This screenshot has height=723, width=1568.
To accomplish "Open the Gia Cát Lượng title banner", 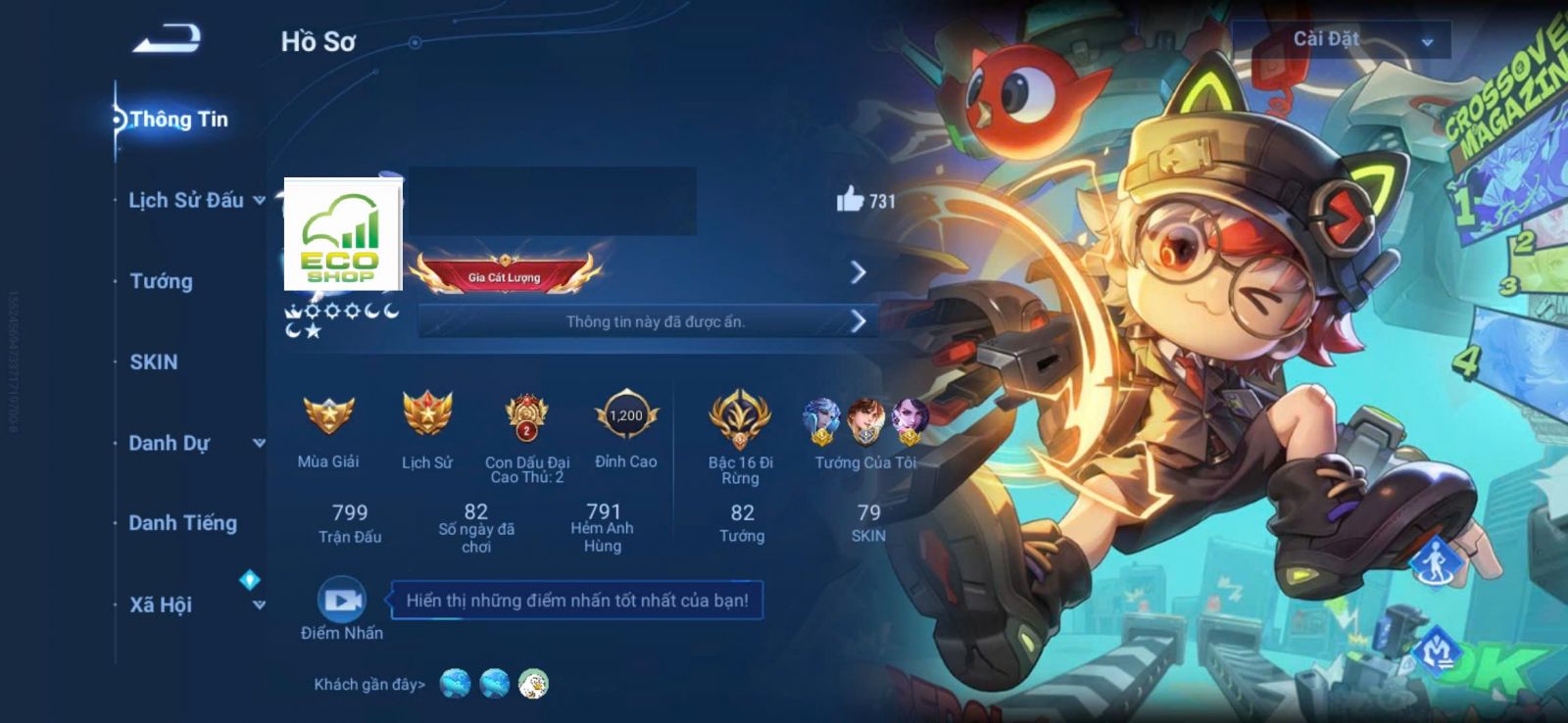I will point(505,274).
